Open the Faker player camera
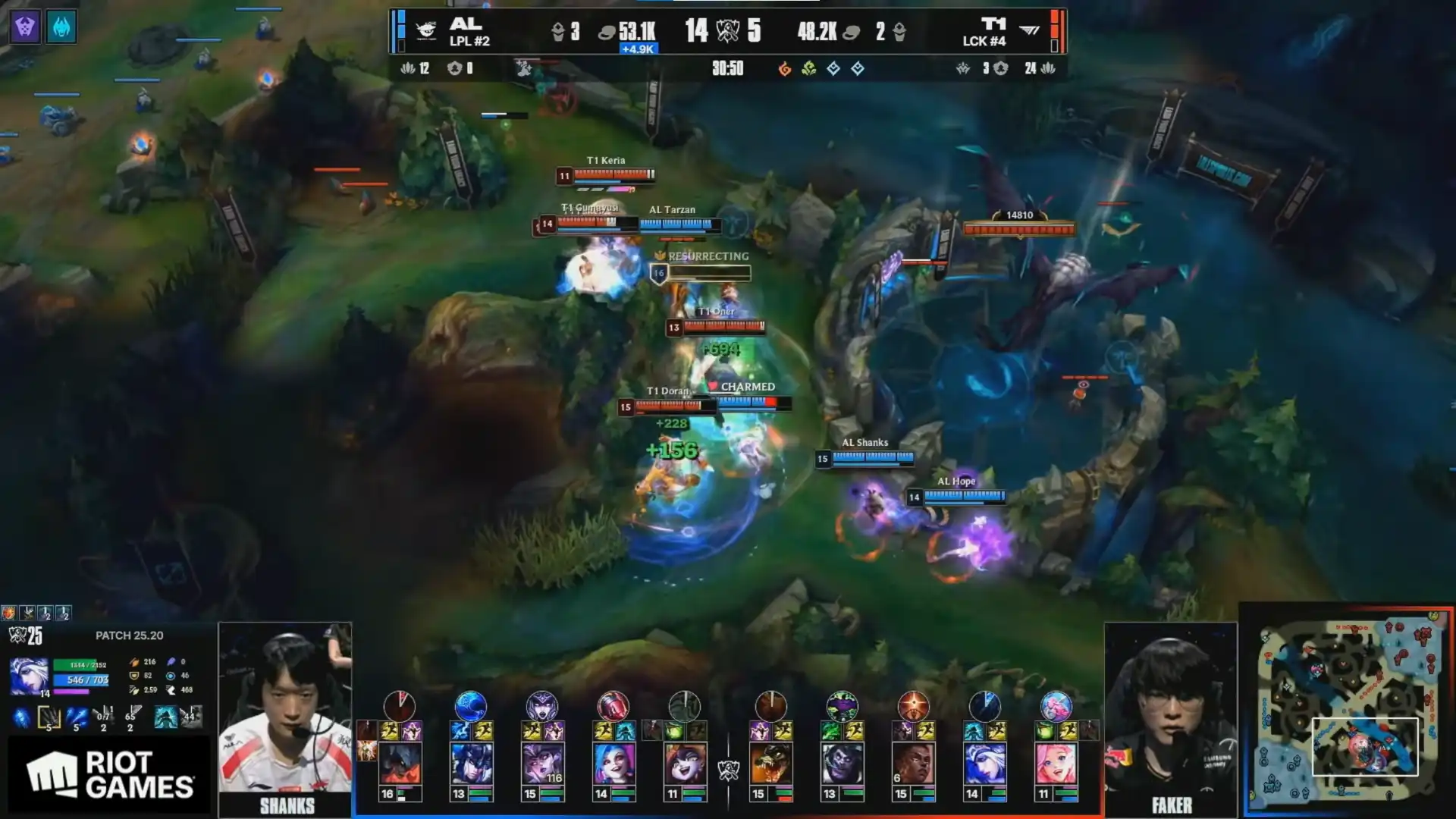 tap(1170, 717)
